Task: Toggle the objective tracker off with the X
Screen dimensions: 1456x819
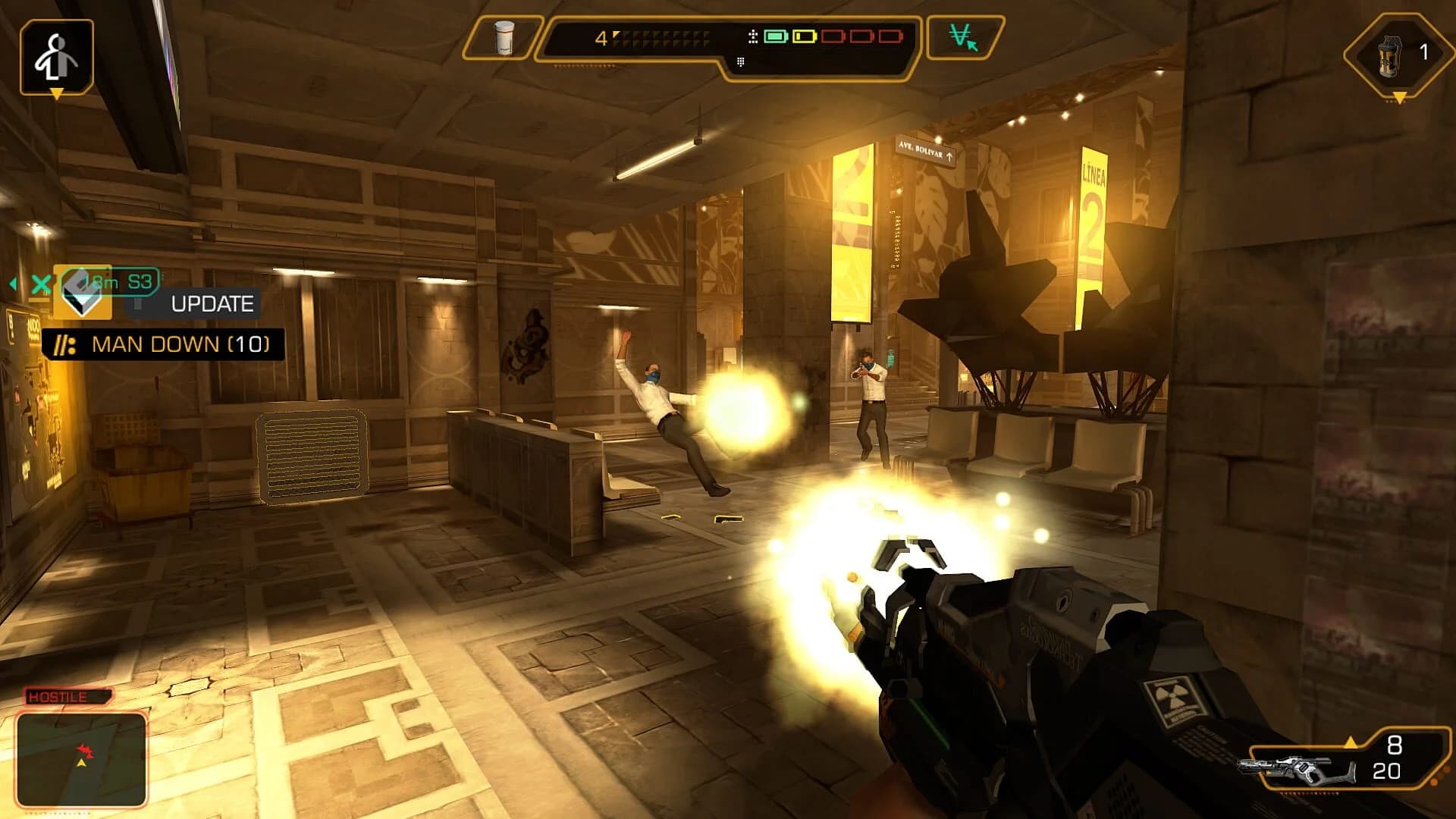Action: tap(40, 285)
